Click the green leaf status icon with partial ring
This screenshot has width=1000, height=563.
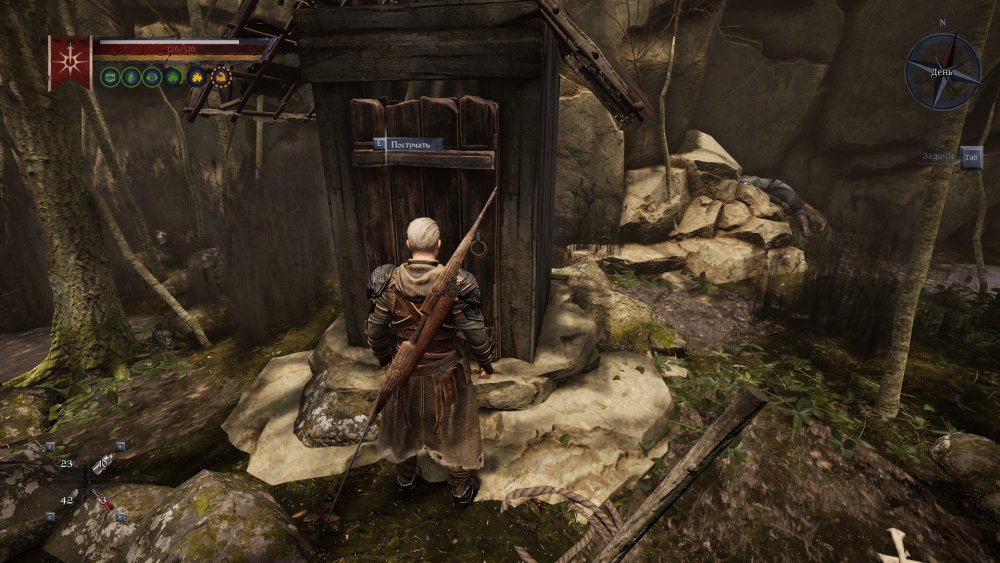tap(174, 76)
